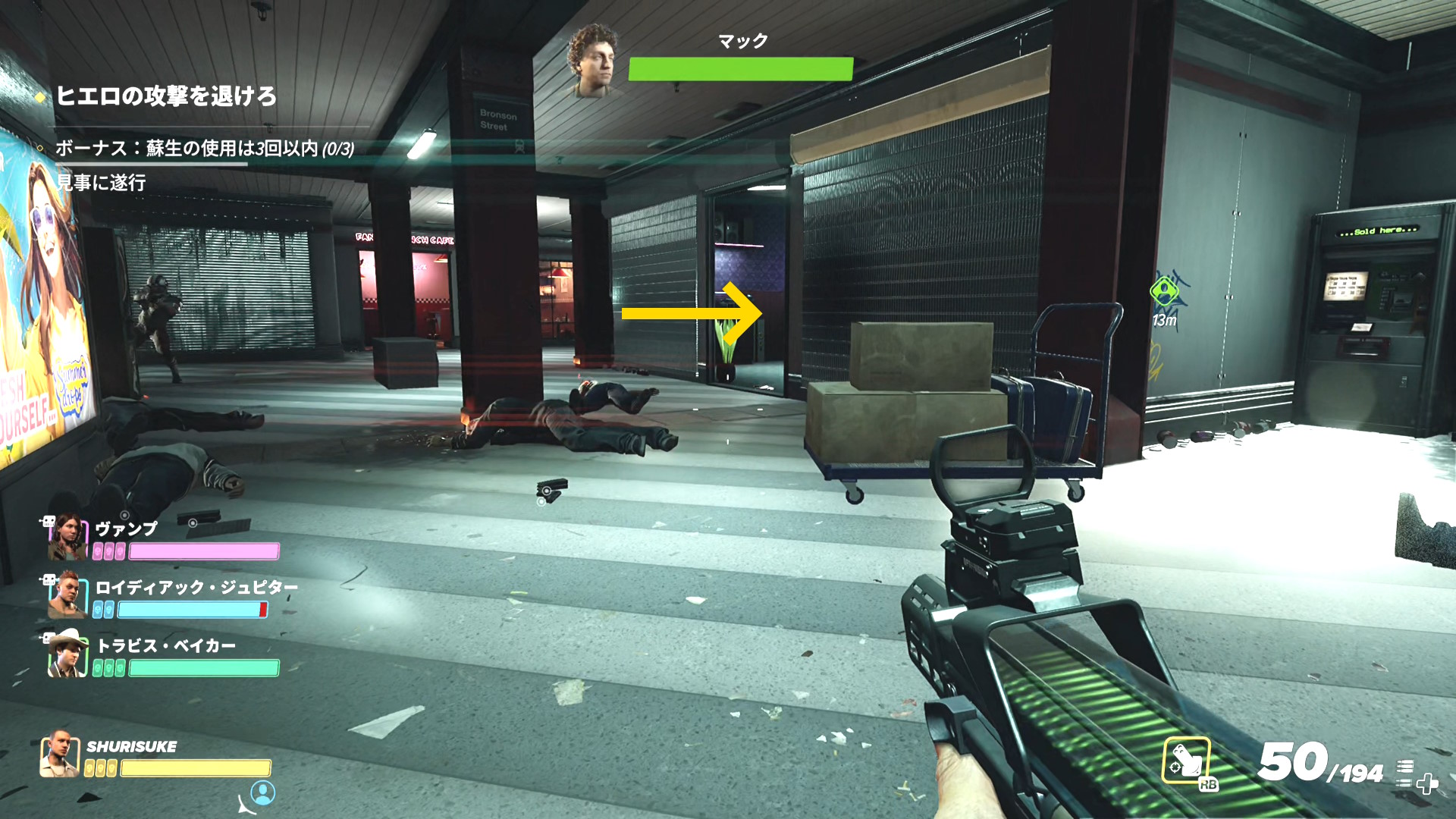Click the ヒエロの攻撃を退けろ objective tracker

pos(166,96)
